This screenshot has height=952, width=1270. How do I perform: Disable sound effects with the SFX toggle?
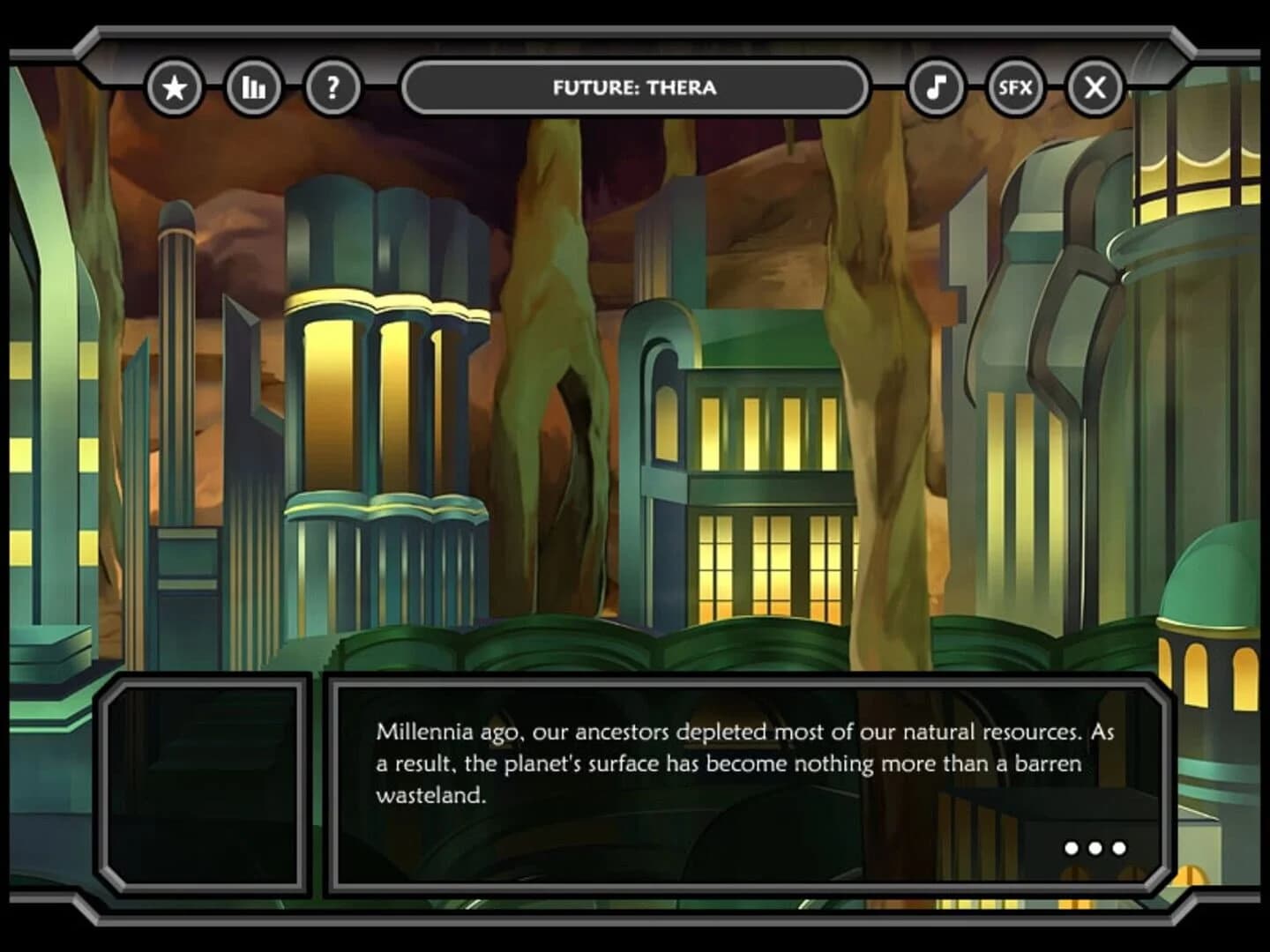(1016, 87)
